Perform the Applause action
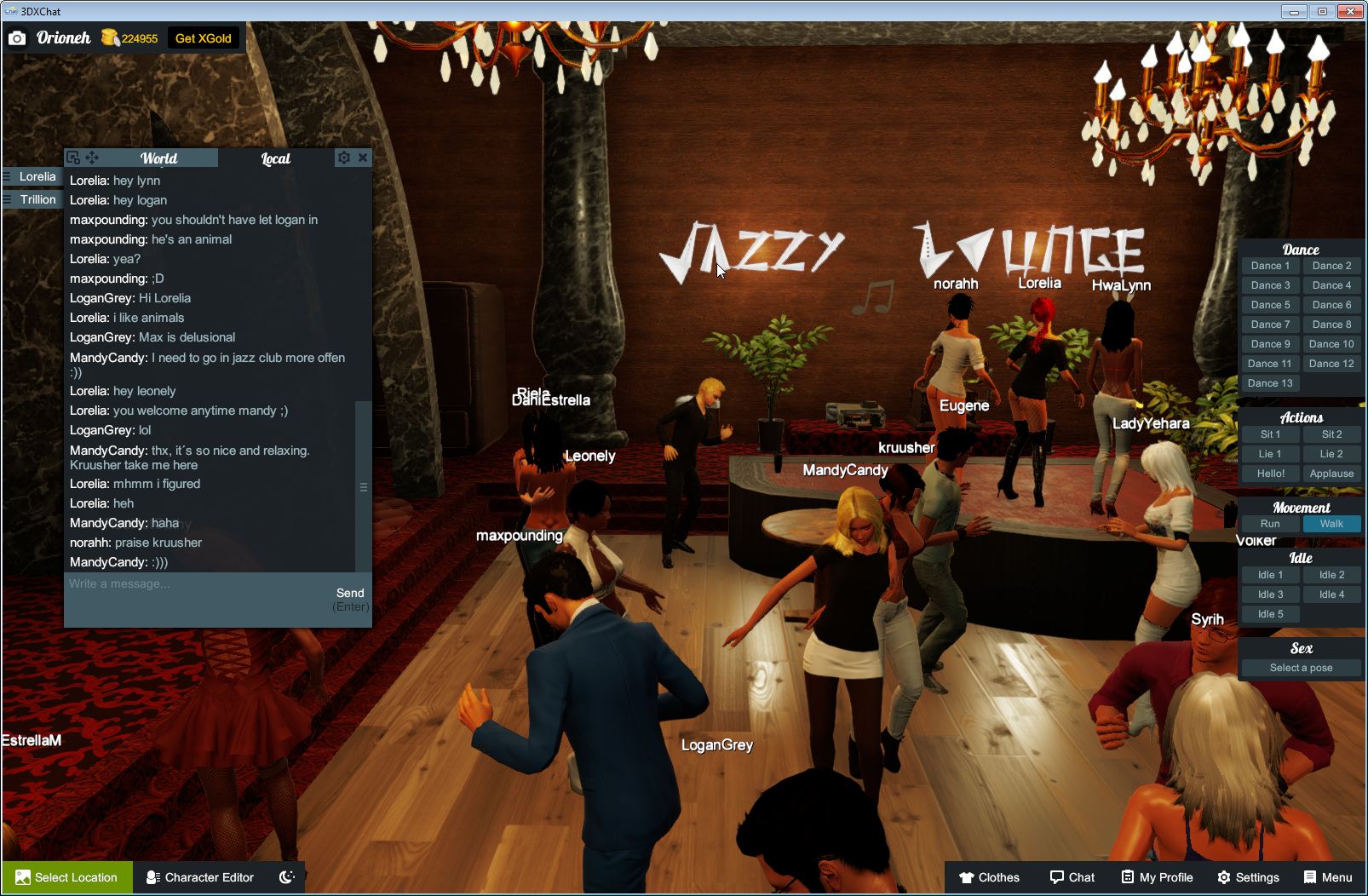This screenshot has height=896, width=1368. [1332, 473]
